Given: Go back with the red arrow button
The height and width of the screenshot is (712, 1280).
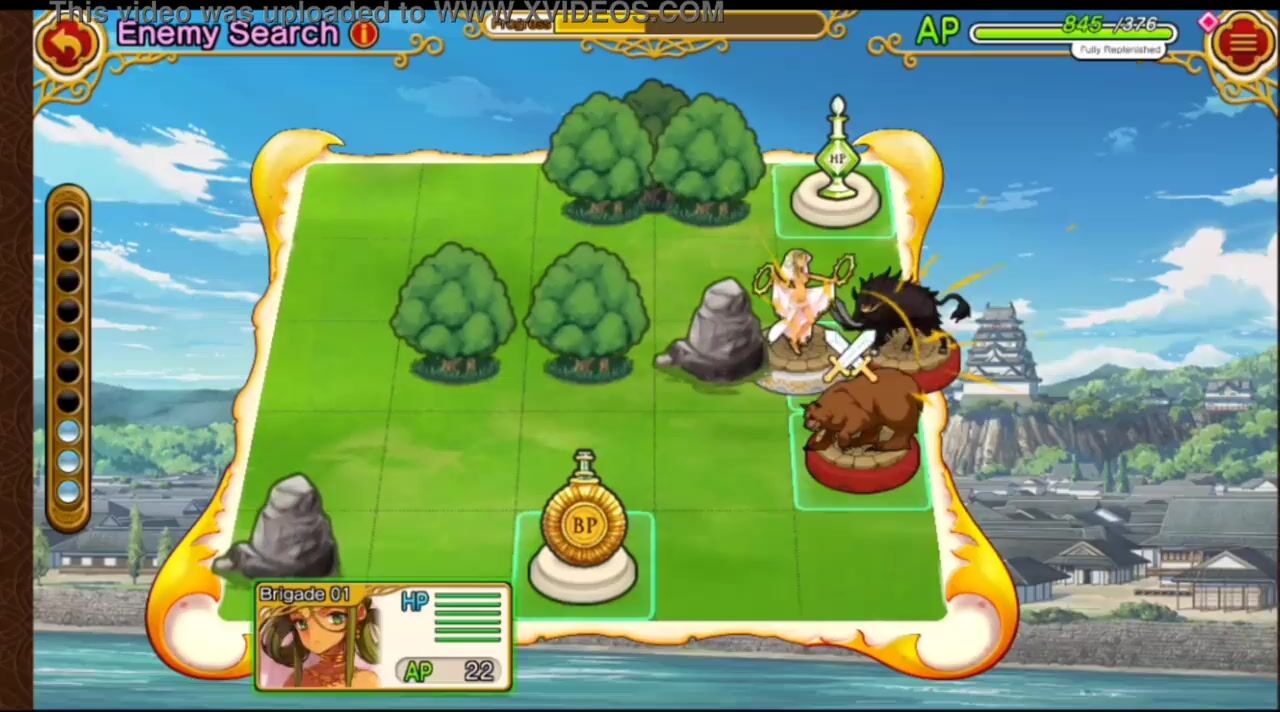Looking at the screenshot, I should click(x=67, y=45).
